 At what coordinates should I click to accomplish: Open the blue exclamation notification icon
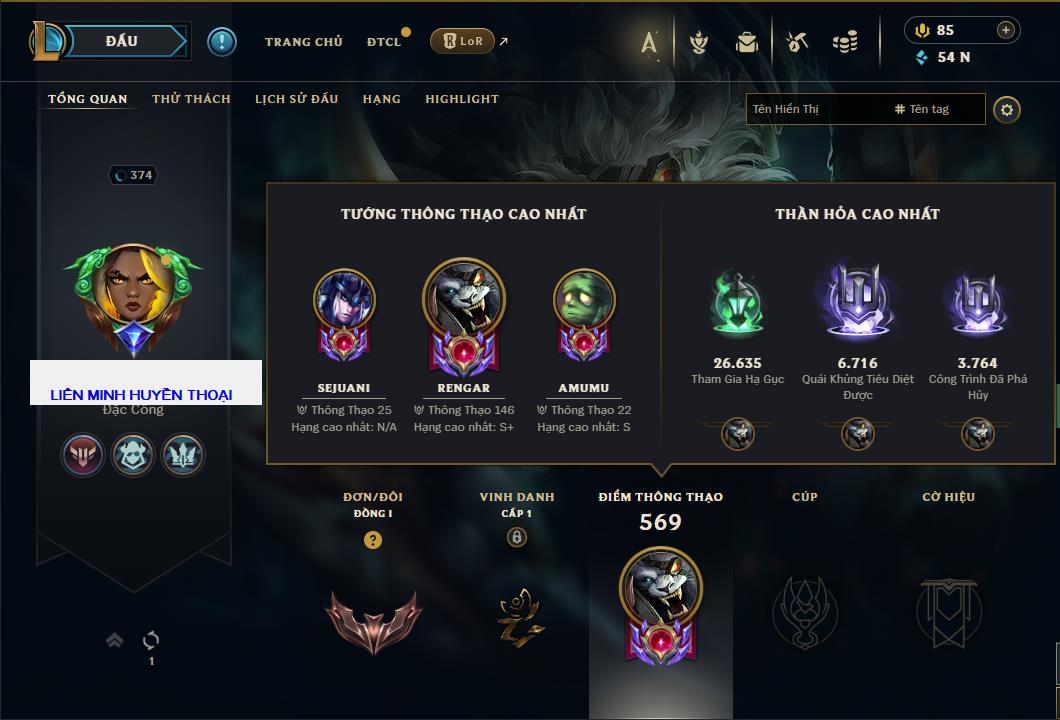pyautogui.click(x=222, y=41)
